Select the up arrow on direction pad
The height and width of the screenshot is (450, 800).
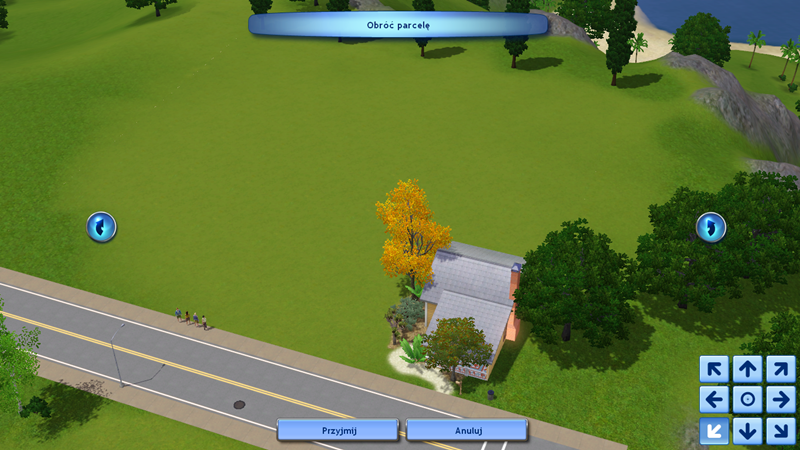click(x=748, y=369)
